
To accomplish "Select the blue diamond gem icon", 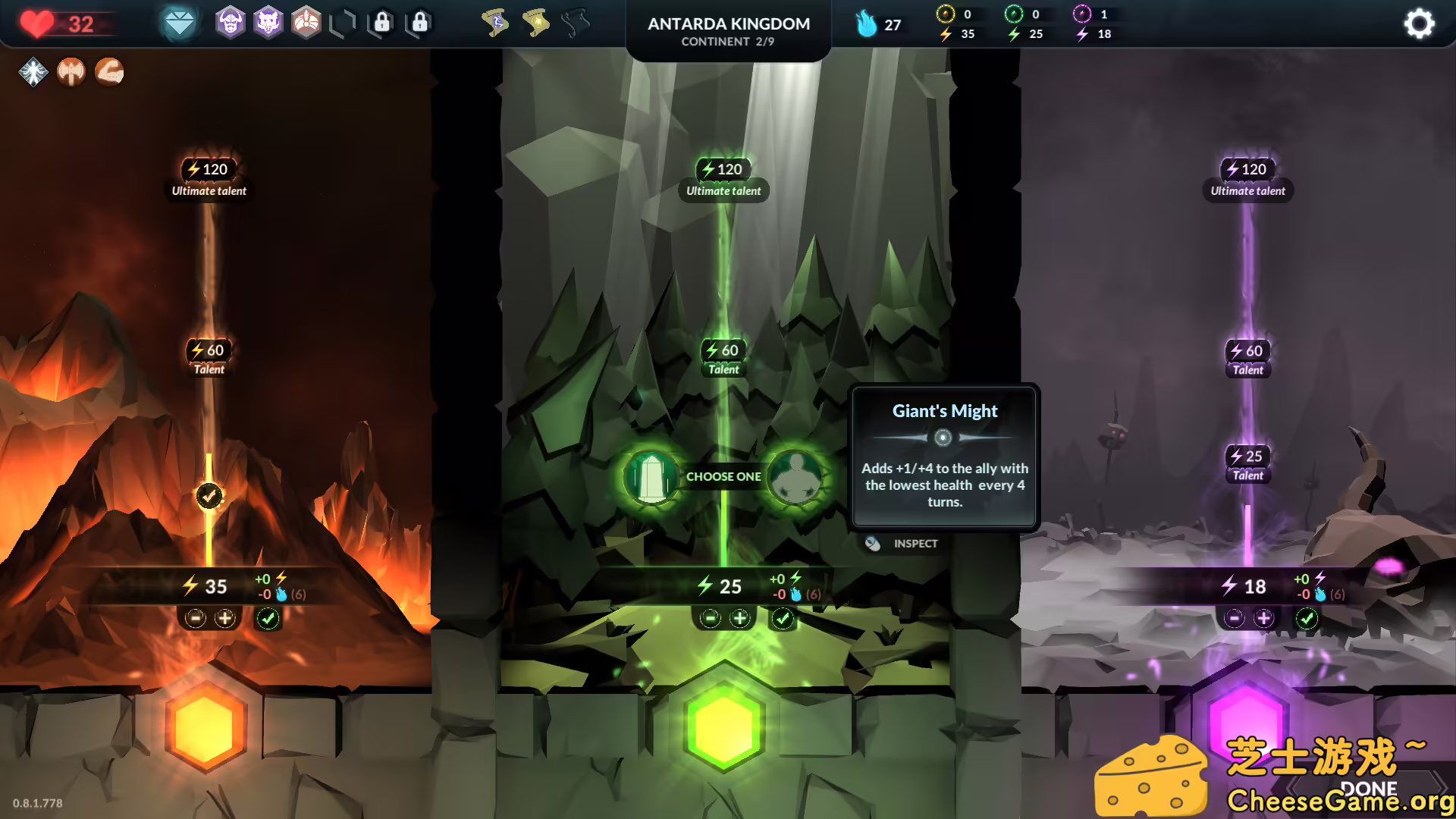I will click(x=180, y=24).
